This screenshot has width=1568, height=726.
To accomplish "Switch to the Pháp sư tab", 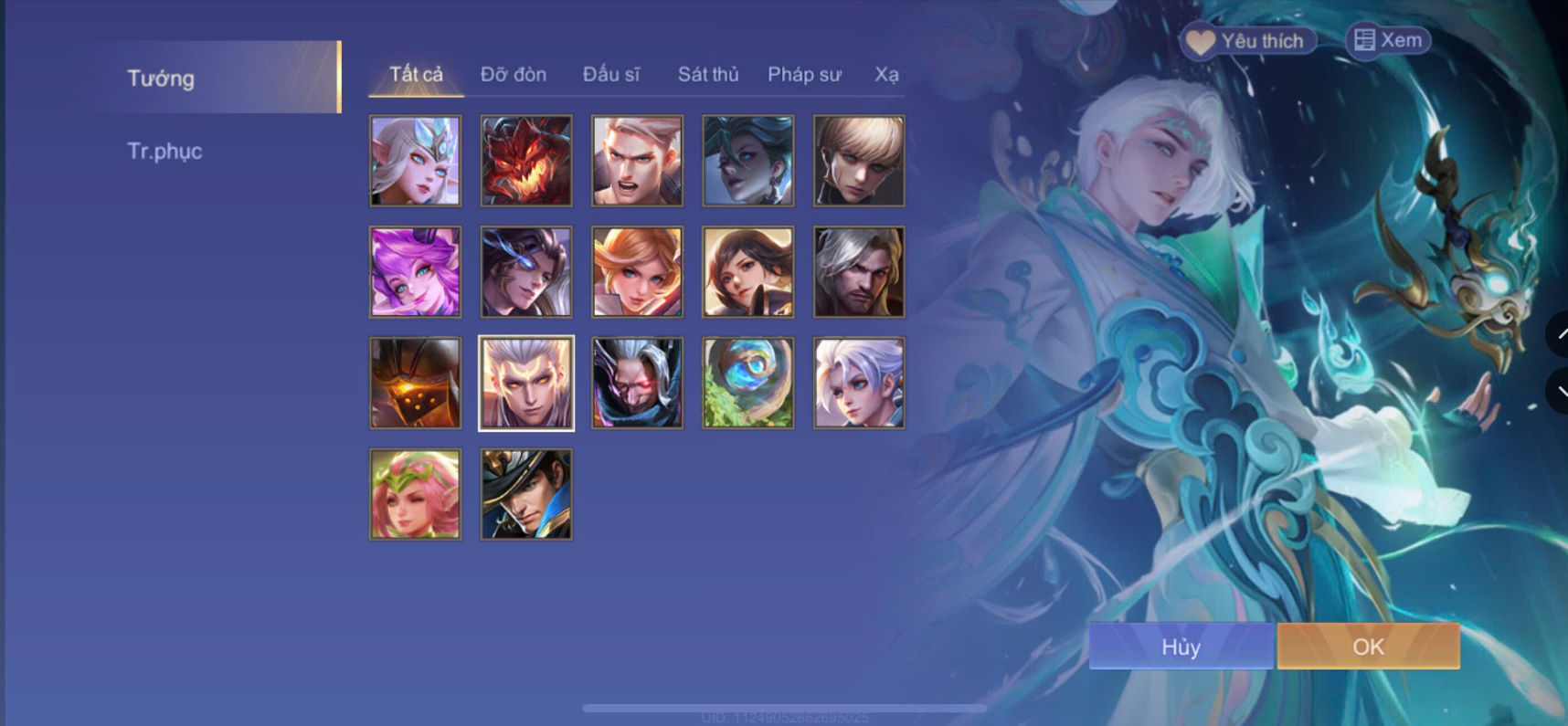I will tap(805, 74).
